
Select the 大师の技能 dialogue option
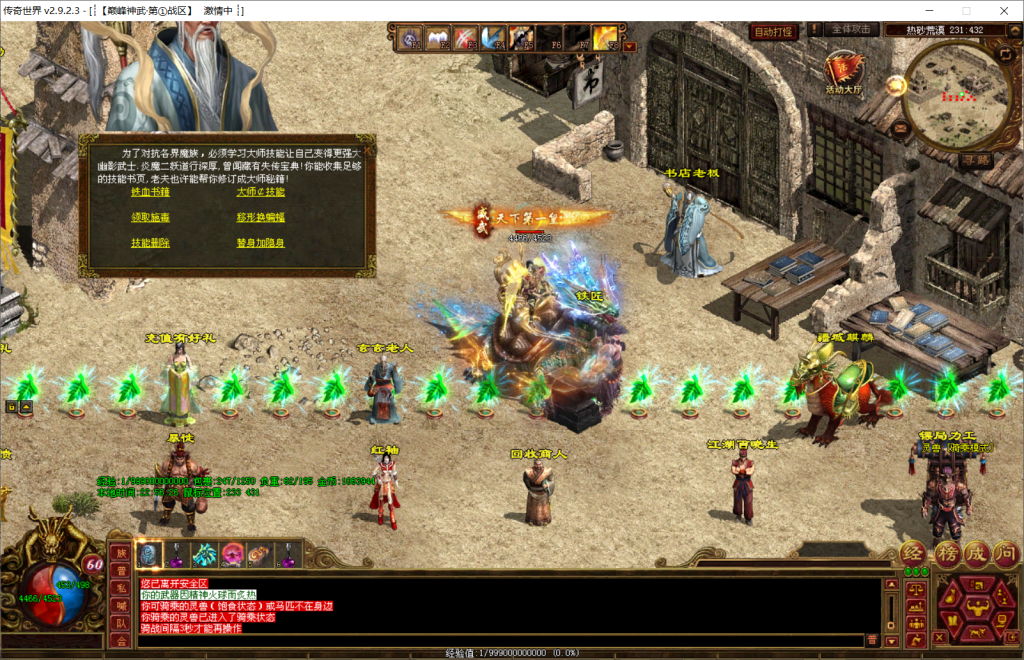tap(261, 192)
